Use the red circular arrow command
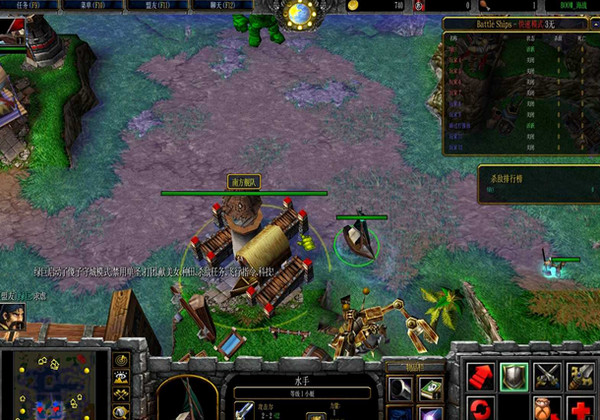The image size is (600, 420). coord(479,409)
